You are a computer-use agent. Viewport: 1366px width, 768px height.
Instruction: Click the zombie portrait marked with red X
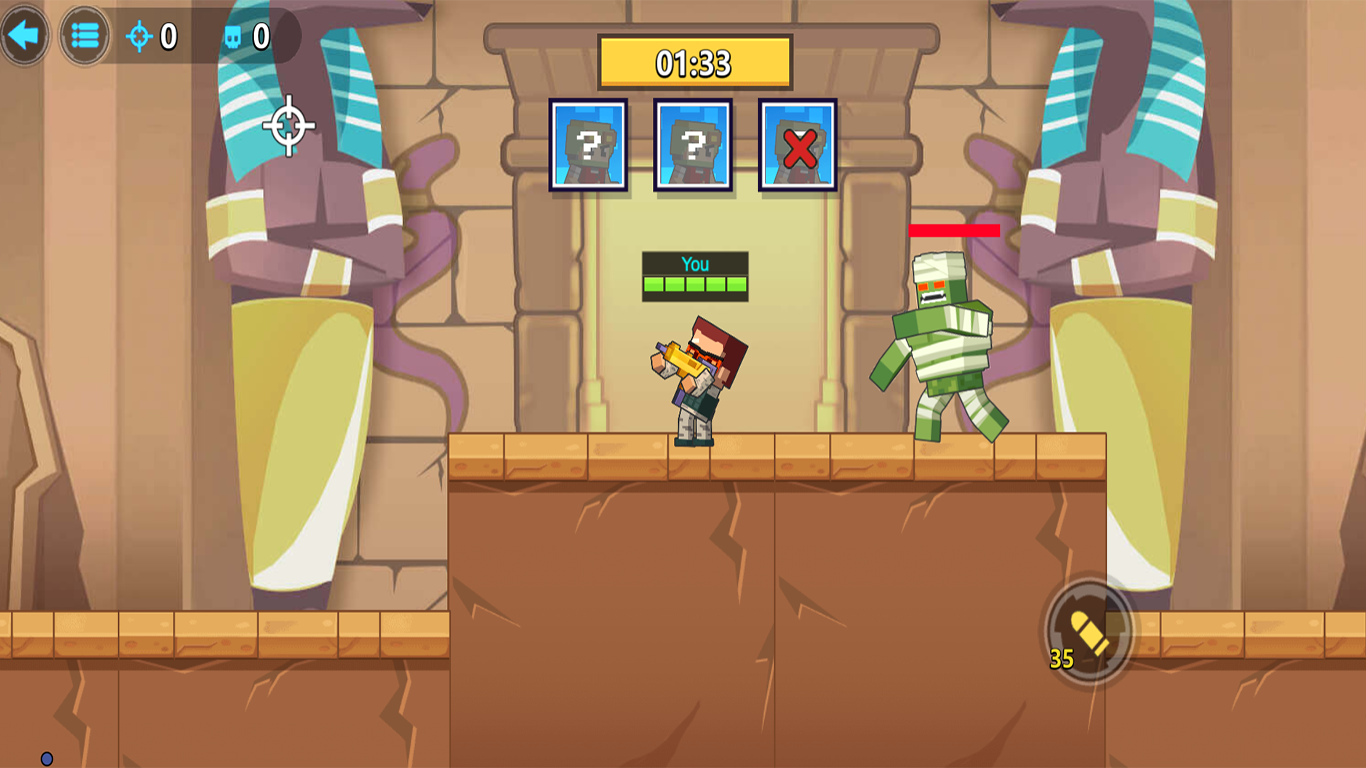click(x=798, y=143)
